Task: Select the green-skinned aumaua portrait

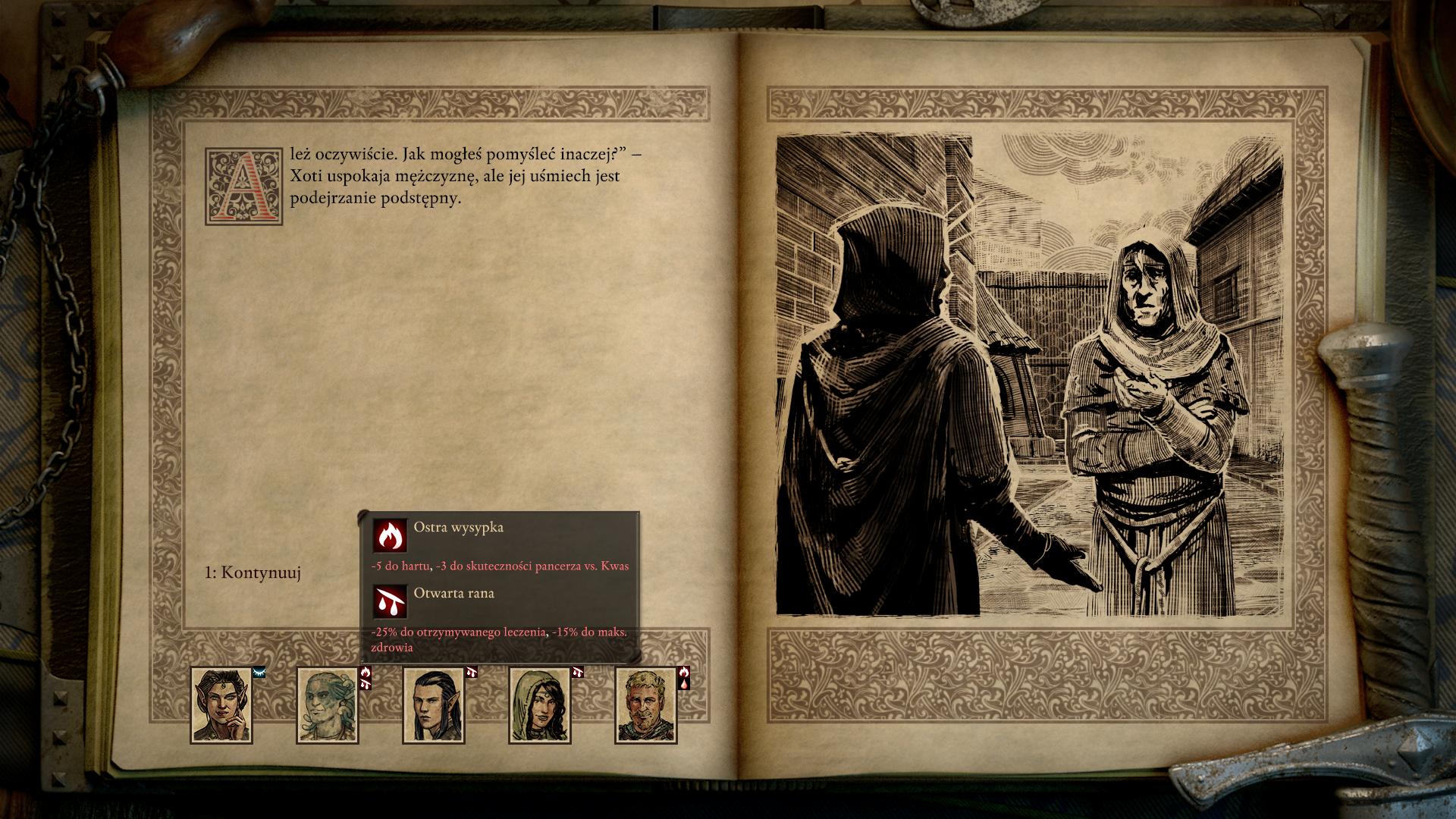Action: 327,704
